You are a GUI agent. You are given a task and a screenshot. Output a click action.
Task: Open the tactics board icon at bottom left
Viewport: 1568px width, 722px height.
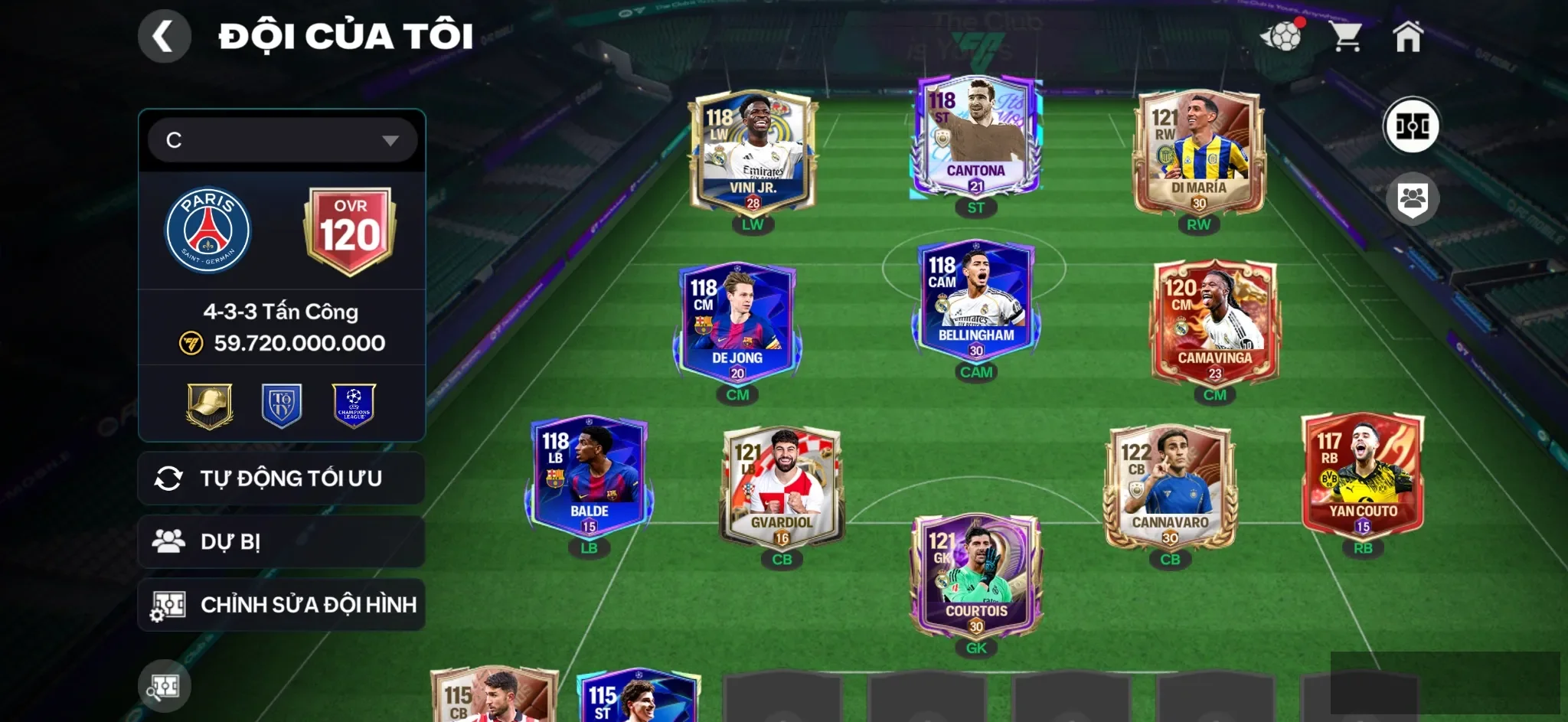point(163,685)
